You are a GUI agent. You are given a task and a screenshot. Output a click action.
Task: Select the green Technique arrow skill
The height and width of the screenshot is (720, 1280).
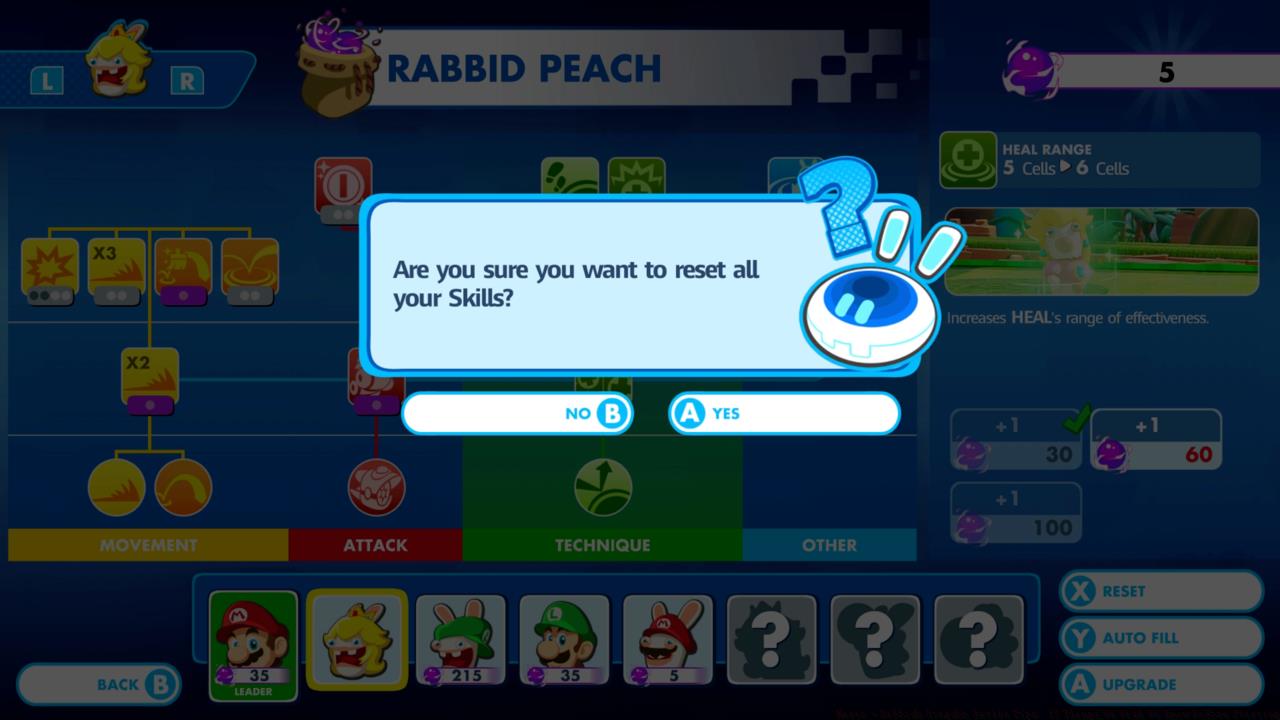[x=602, y=487]
